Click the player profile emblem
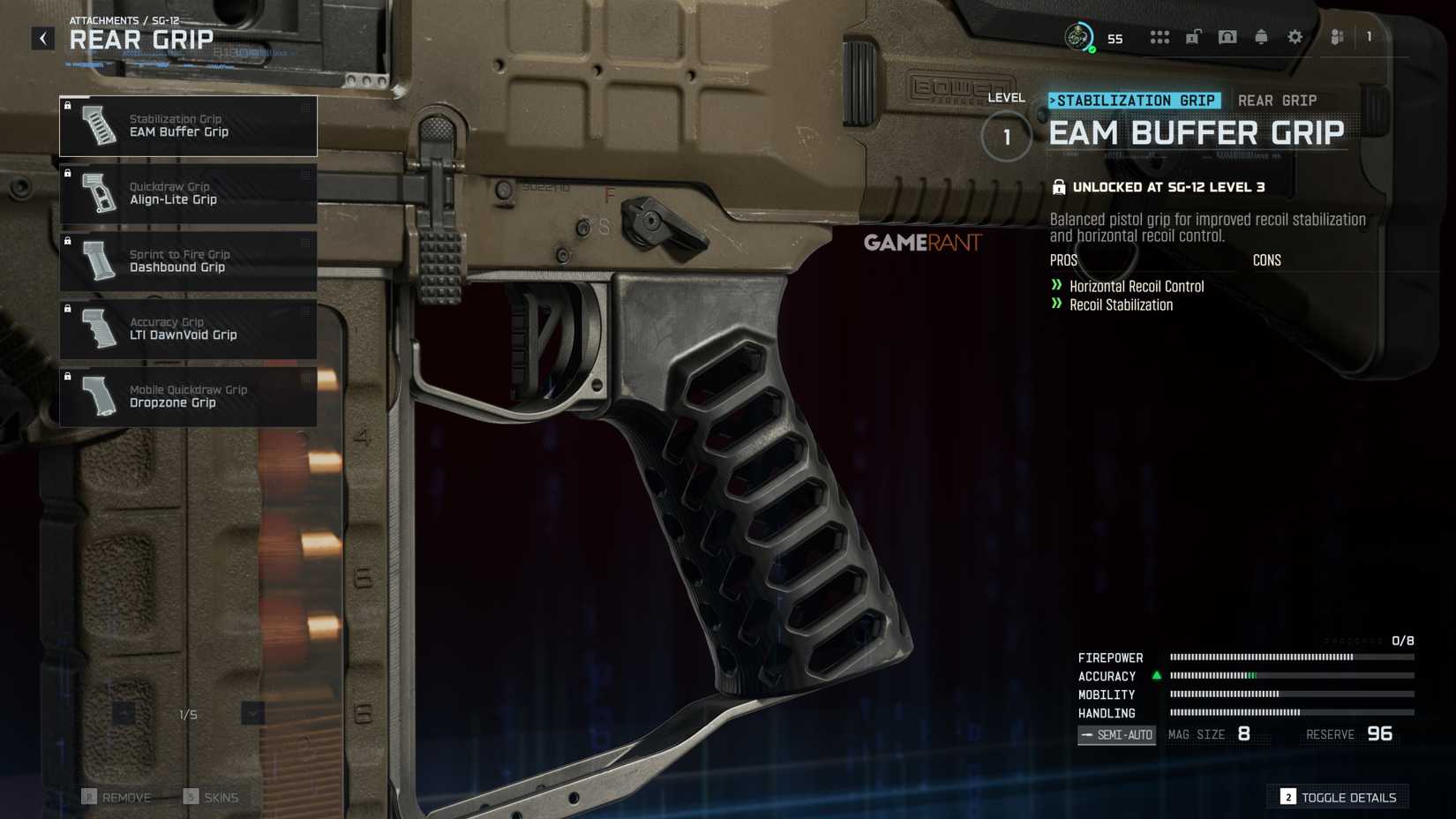 1078,38
